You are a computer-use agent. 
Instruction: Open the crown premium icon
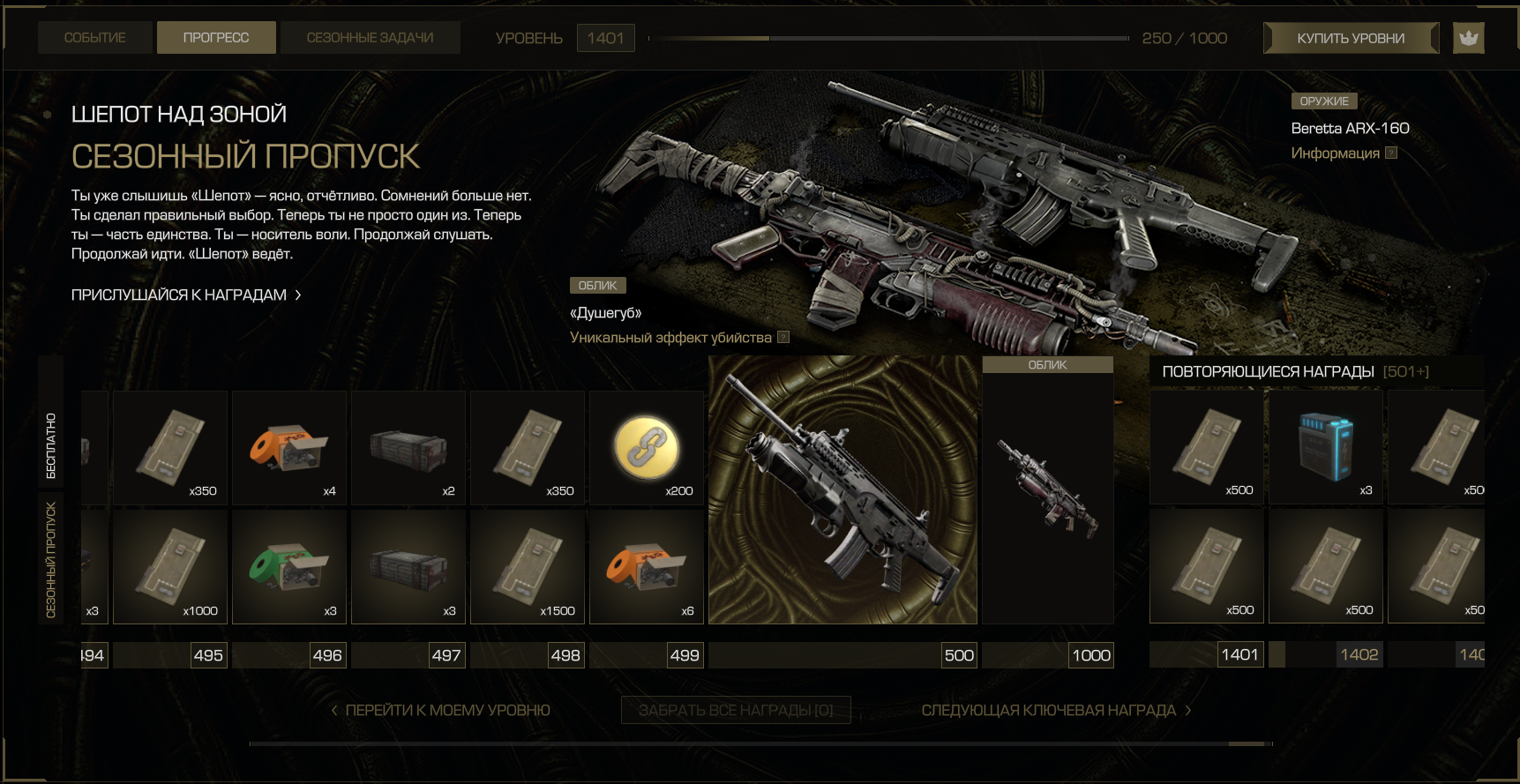1468,38
